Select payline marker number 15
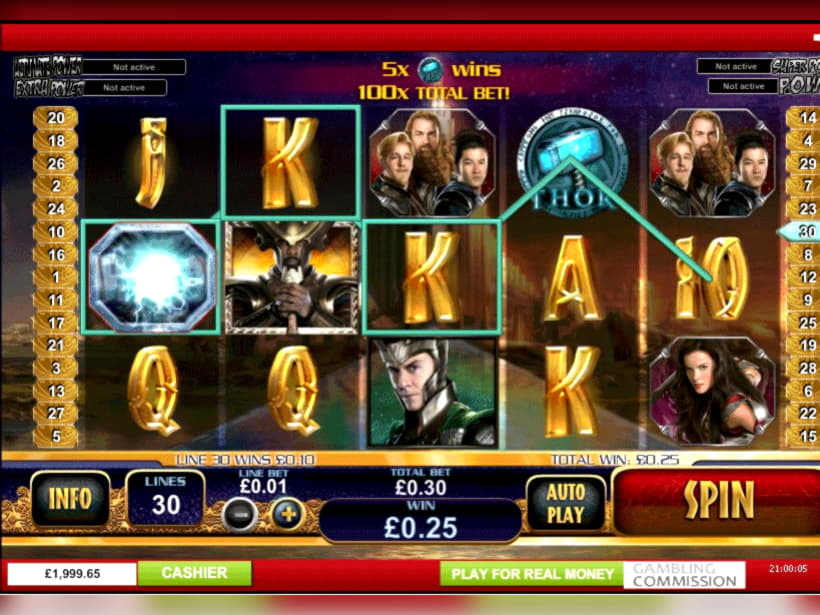 click(803, 436)
